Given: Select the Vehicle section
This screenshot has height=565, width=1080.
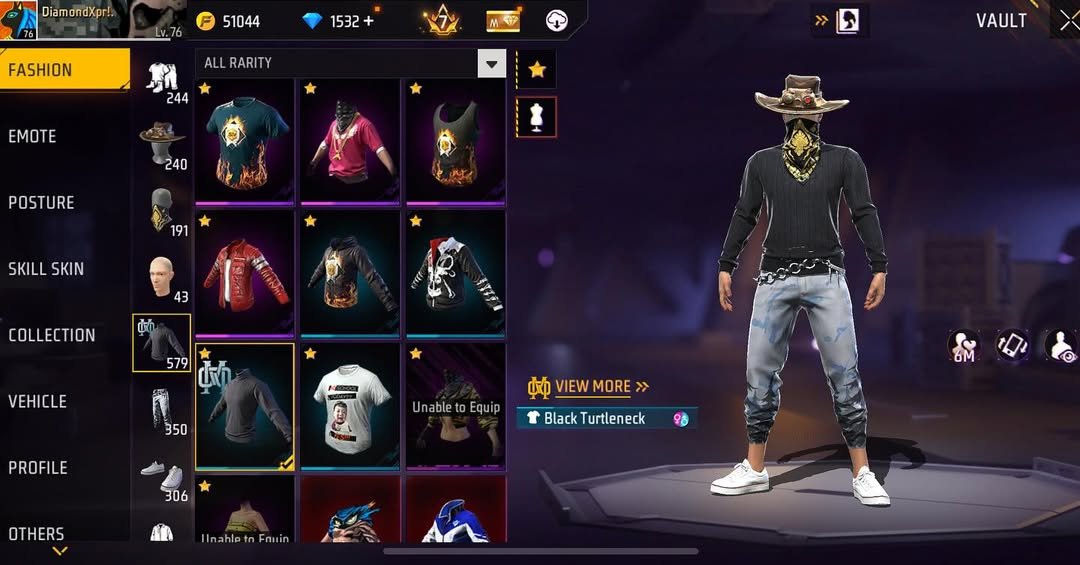Looking at the screenshot, I should tap(38, 401).
